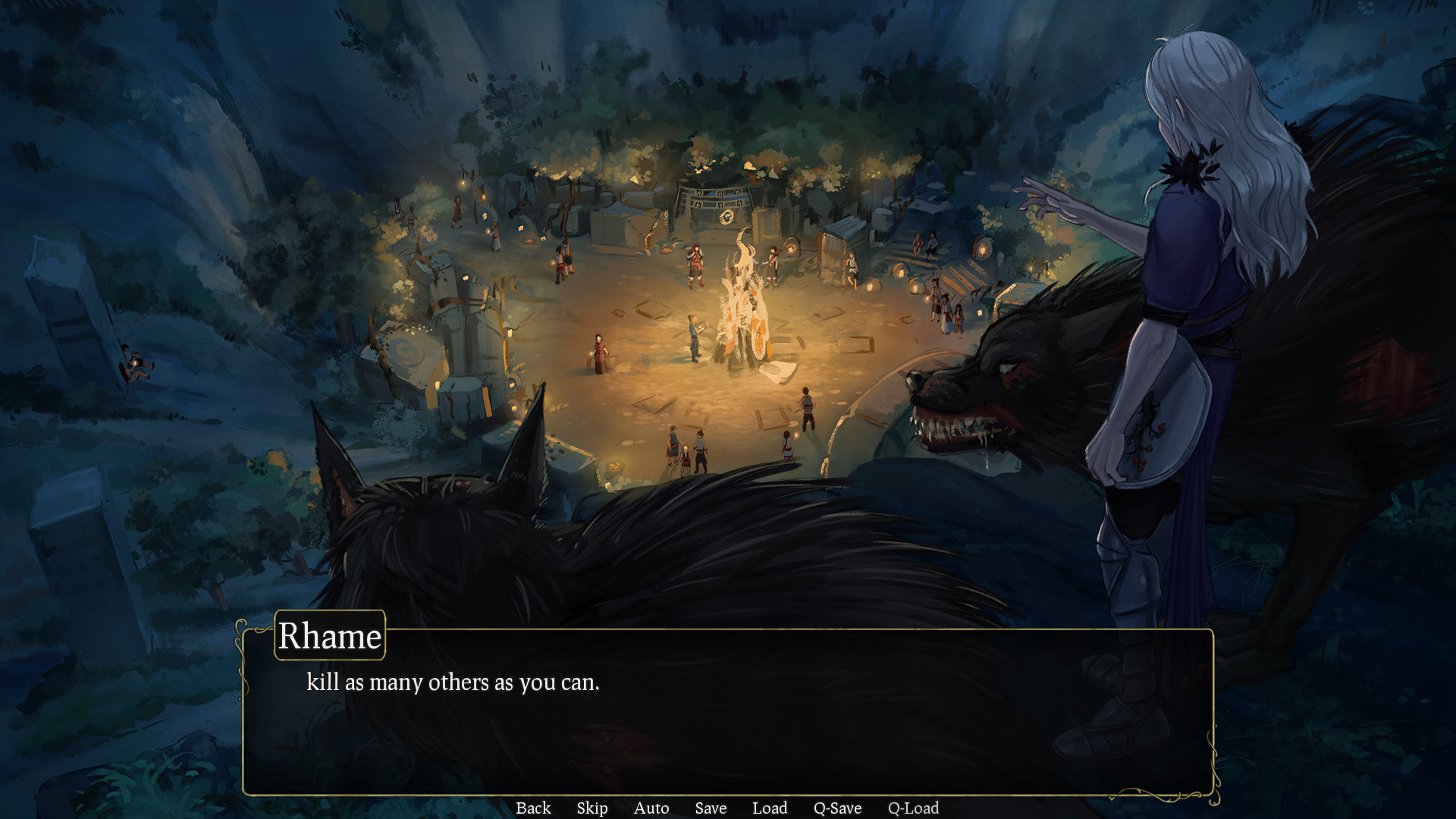
Task: Skip through the dialogue
Action: pos(592,808)
